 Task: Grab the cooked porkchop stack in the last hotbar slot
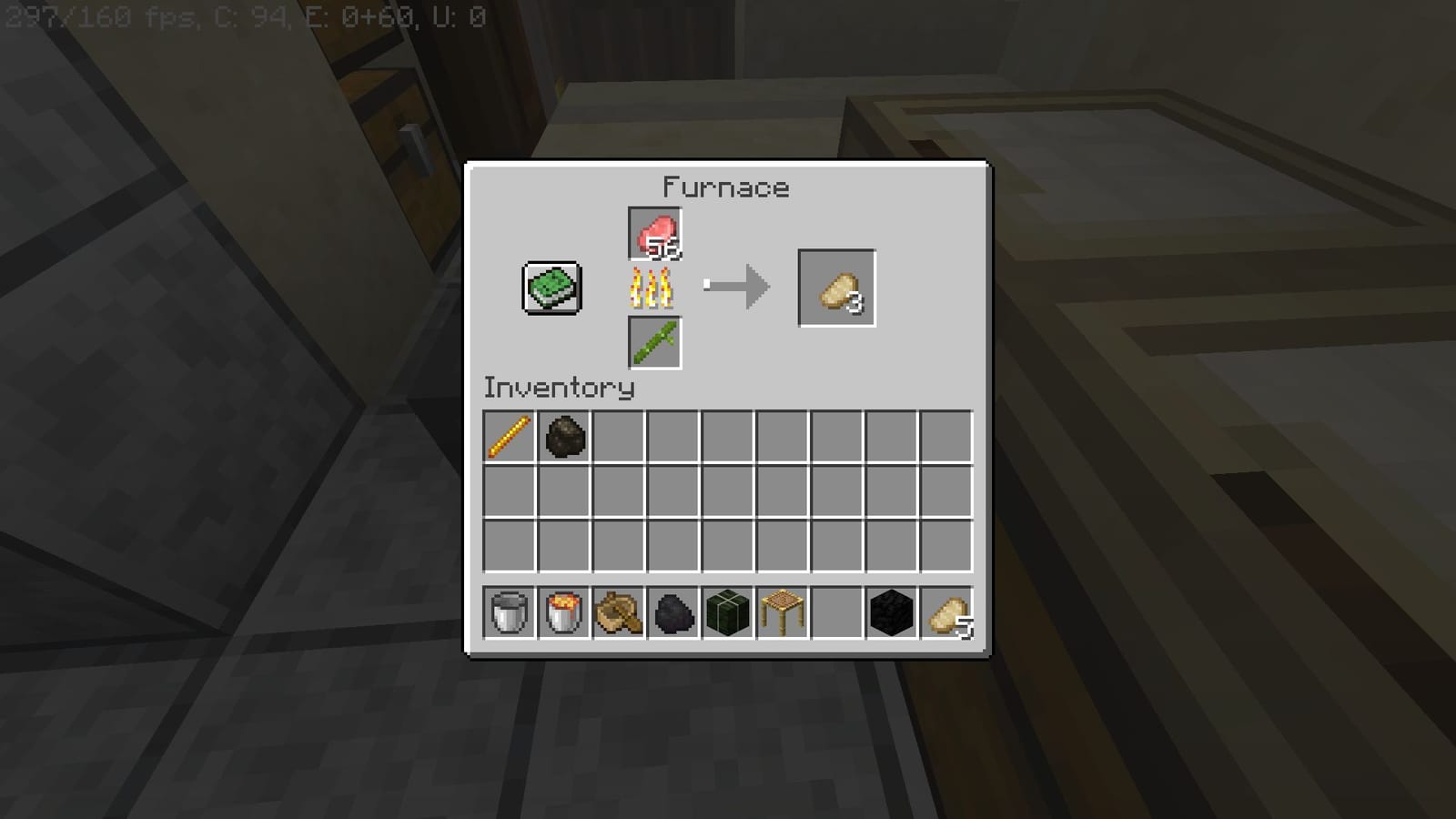tap(945, 612)
